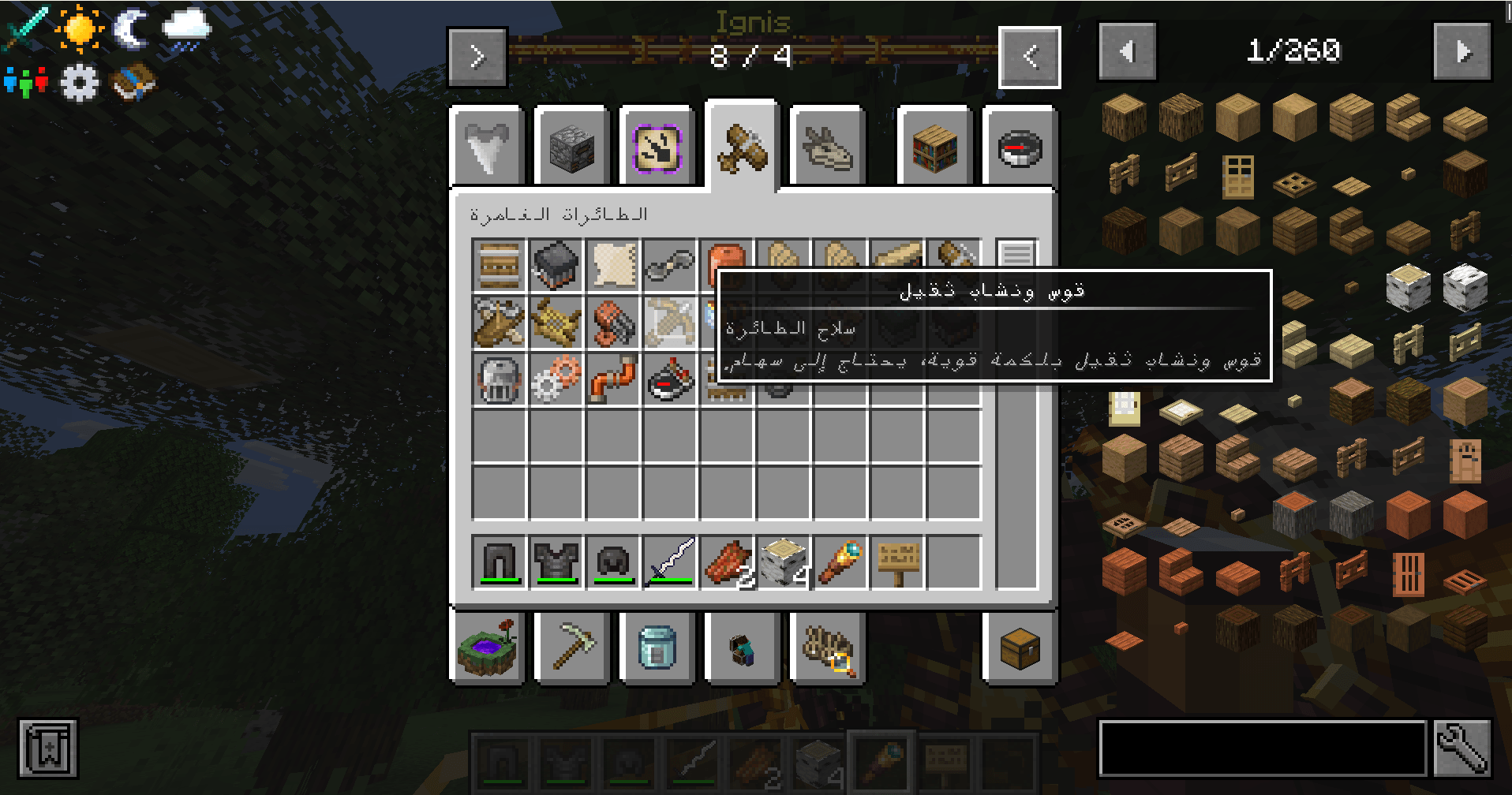Screen dimensions: 1512x795
Task: Open the shark tooth creative tab
Action: [x=488, y=148]
